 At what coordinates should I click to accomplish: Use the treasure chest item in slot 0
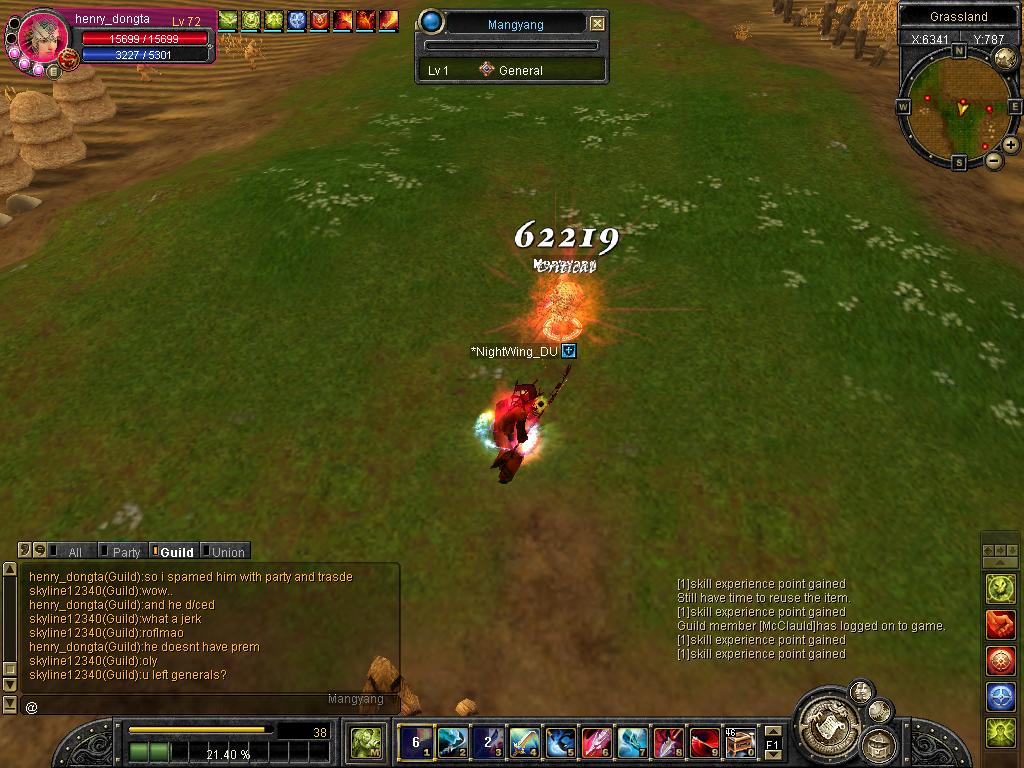click(x=740, y=742)
